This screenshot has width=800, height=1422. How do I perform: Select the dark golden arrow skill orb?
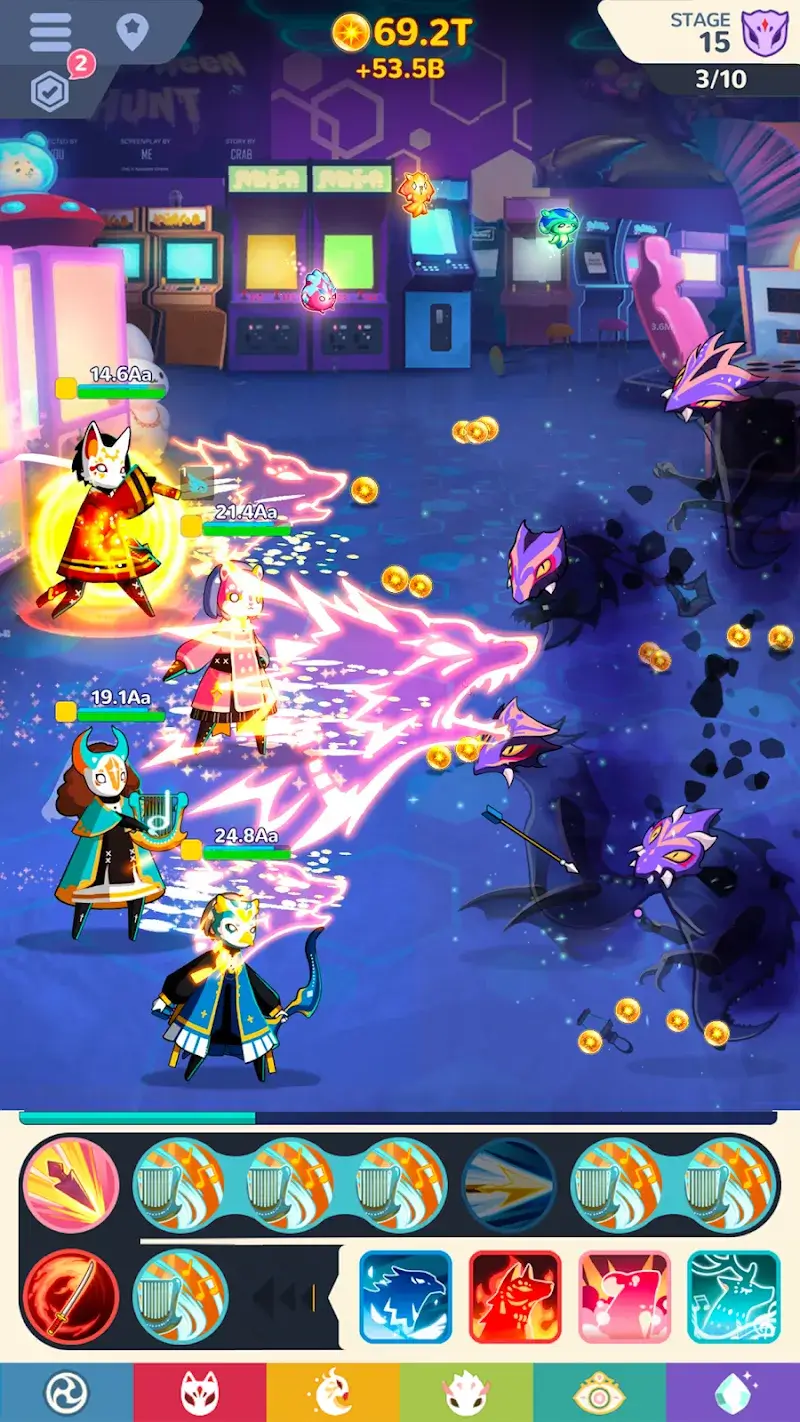point(509,1186)
